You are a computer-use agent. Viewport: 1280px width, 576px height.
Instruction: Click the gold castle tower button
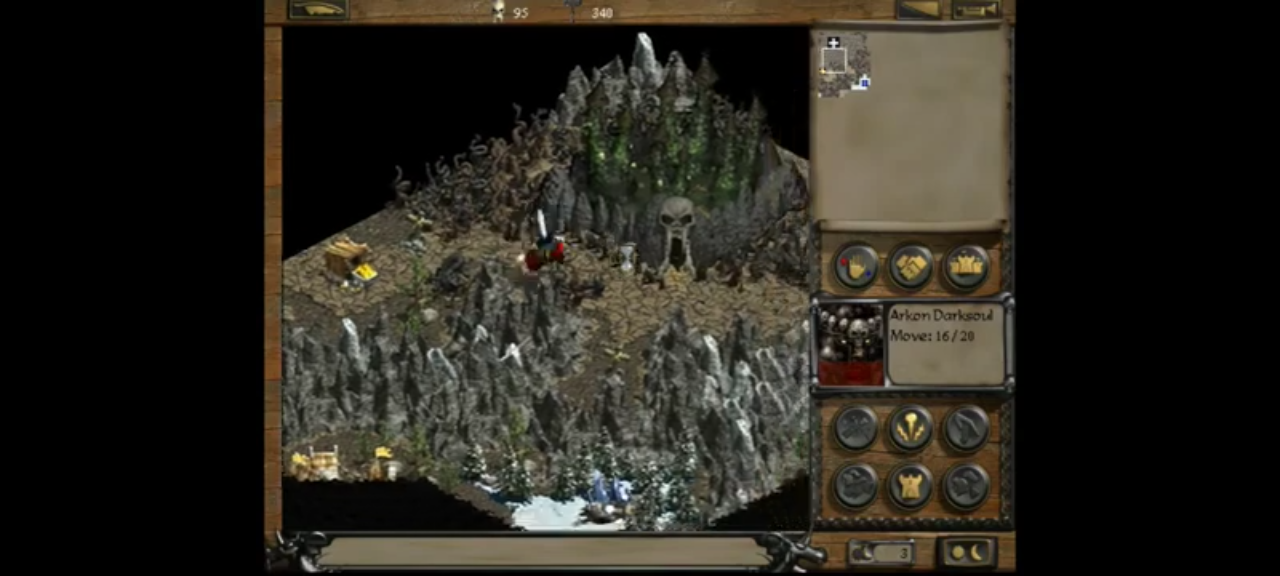click(x=911, y=486)
